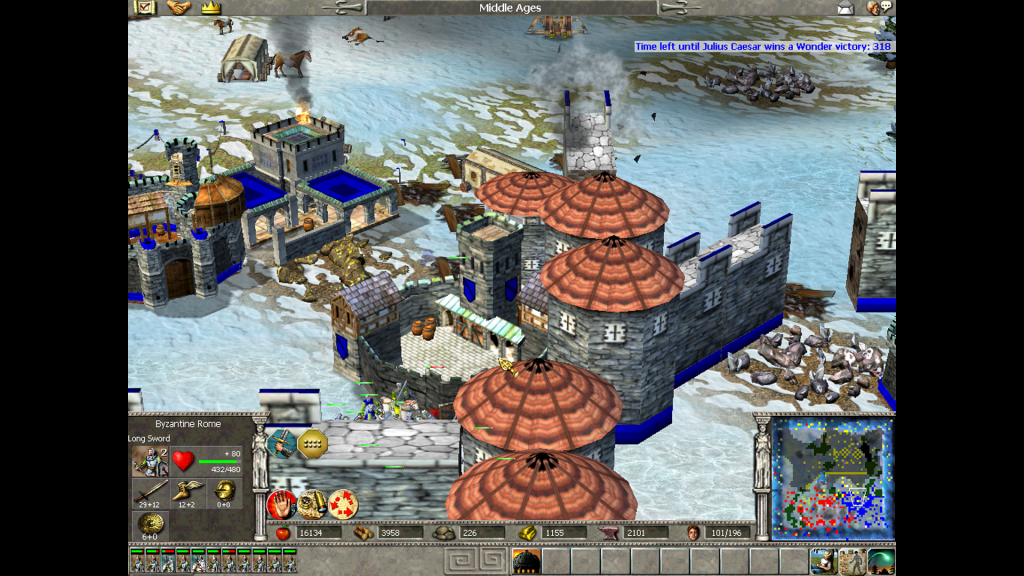Click the warrior silhouette icon

click(852, 561)
